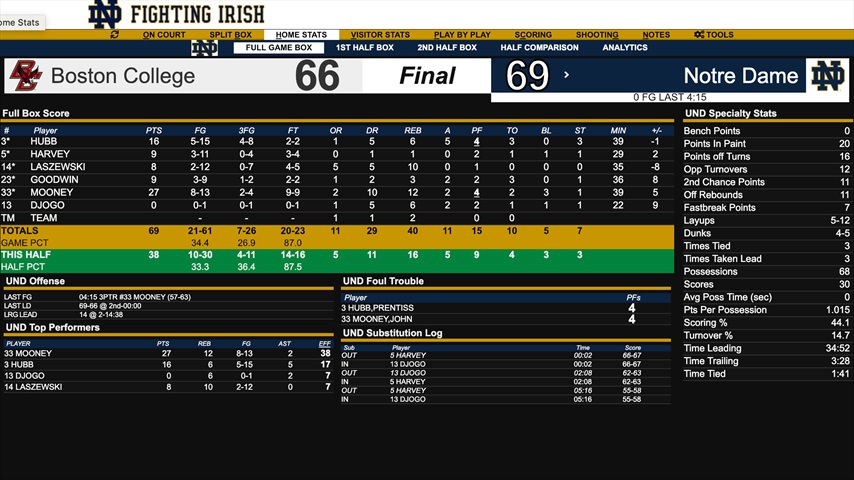Select Hubb's row in the box score
This screenshot has width=854, height=480.
[x=44, y=141]
